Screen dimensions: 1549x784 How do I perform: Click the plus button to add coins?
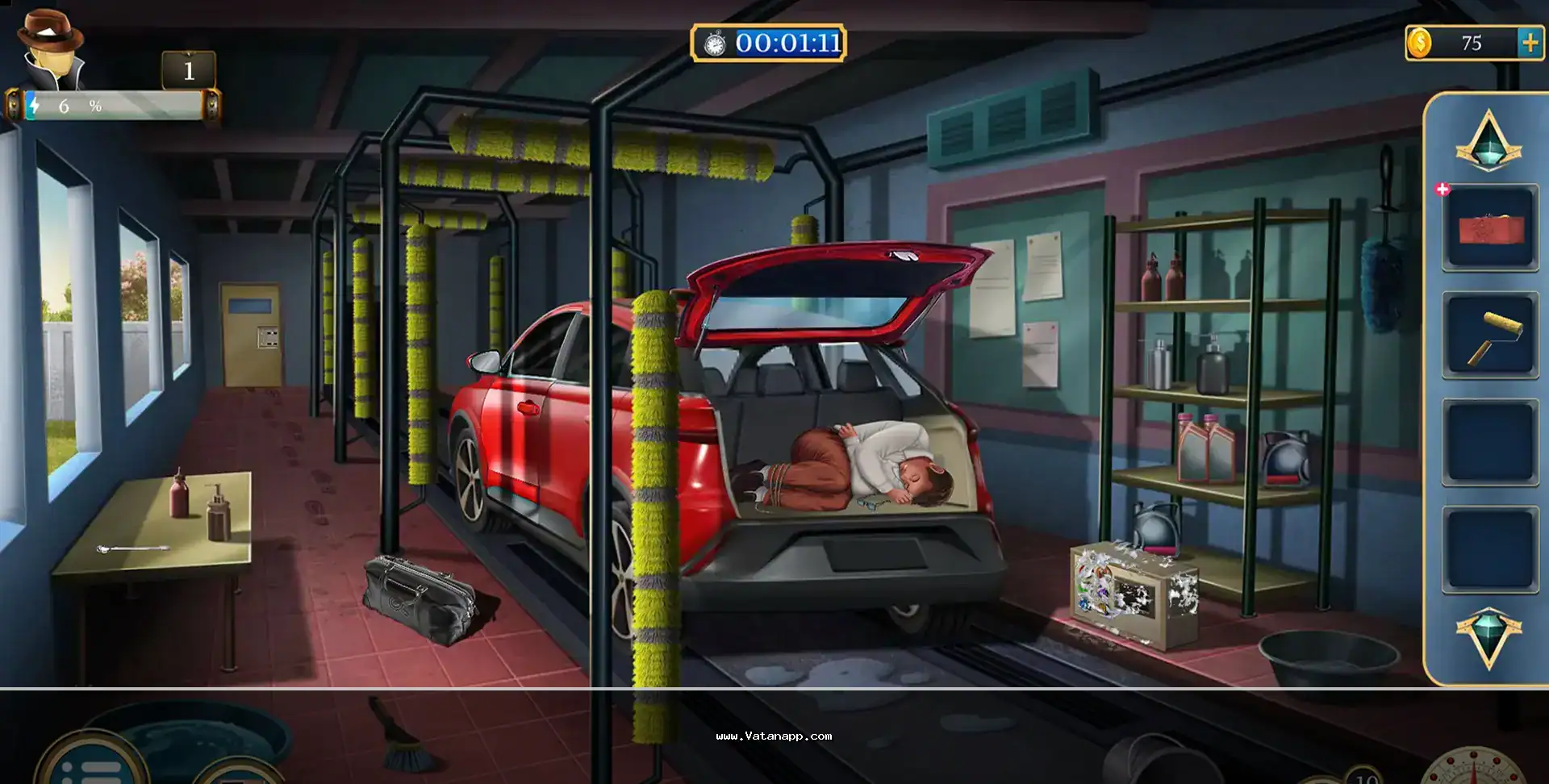tap(1530, 43)
